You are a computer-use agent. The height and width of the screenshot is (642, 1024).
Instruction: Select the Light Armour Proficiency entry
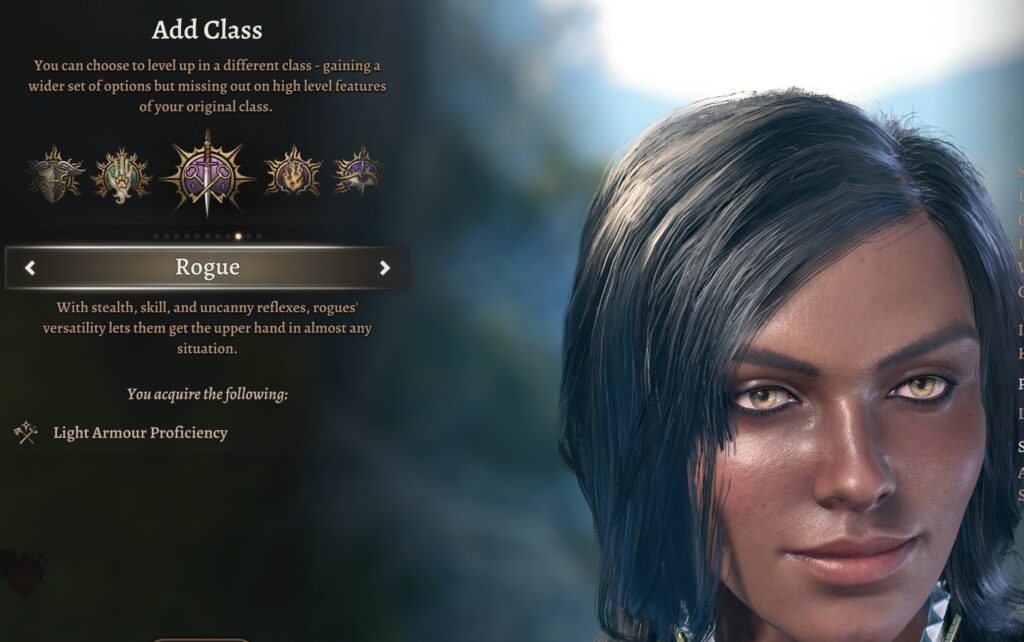point(140,433)
